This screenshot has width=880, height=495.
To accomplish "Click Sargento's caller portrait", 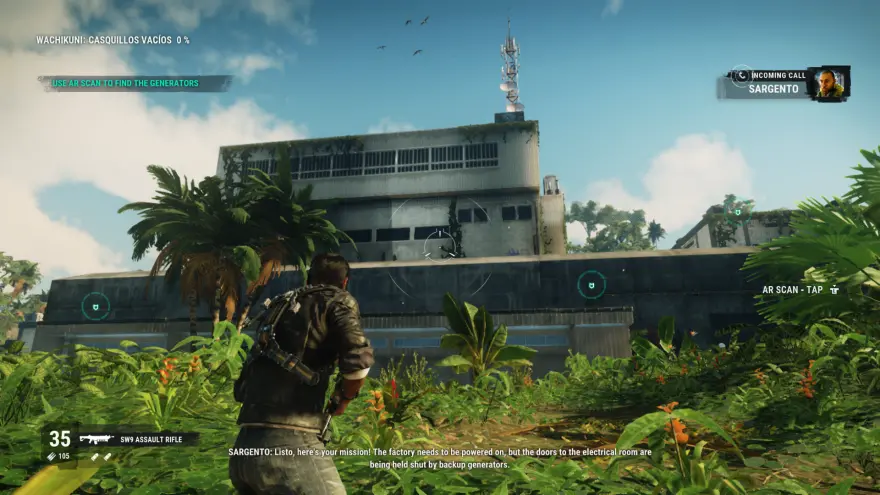I will pos(828,84).
